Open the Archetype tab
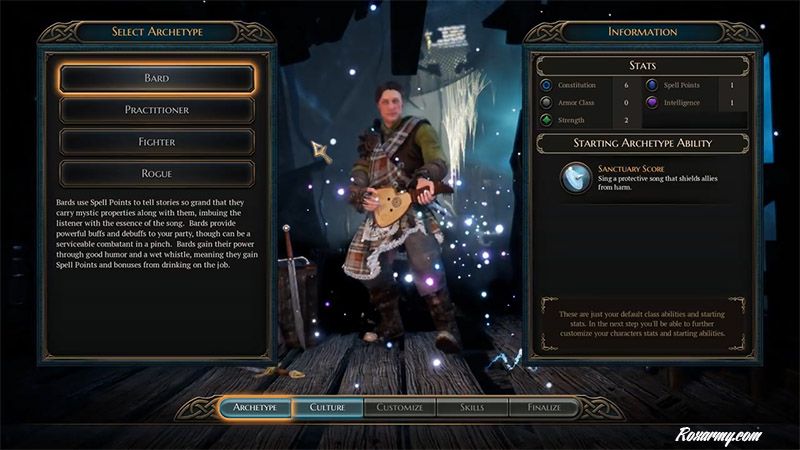The width and height of the screenshot is (800, 450). tap(255, 407)
